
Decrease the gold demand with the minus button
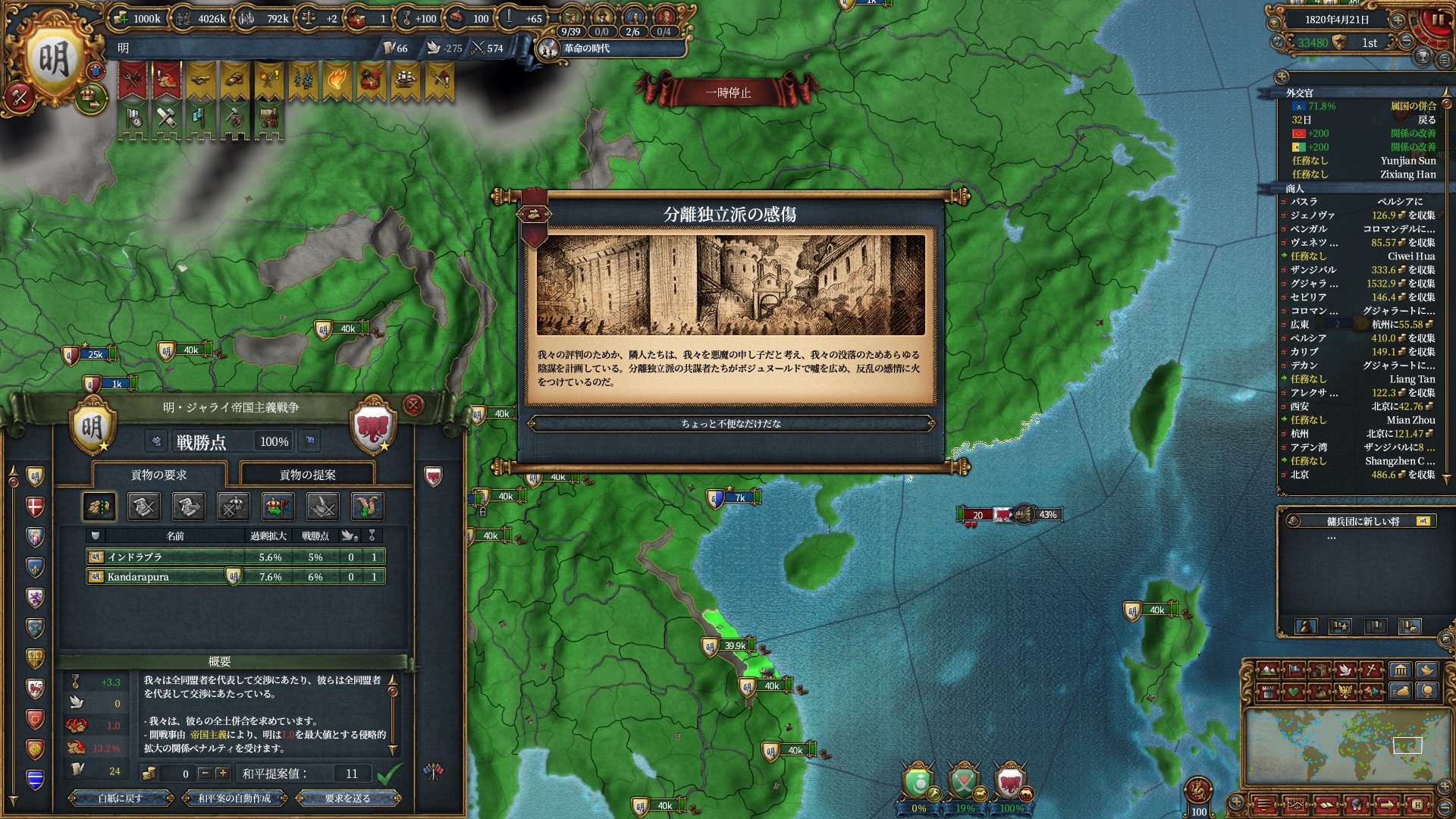coord(204,773)
